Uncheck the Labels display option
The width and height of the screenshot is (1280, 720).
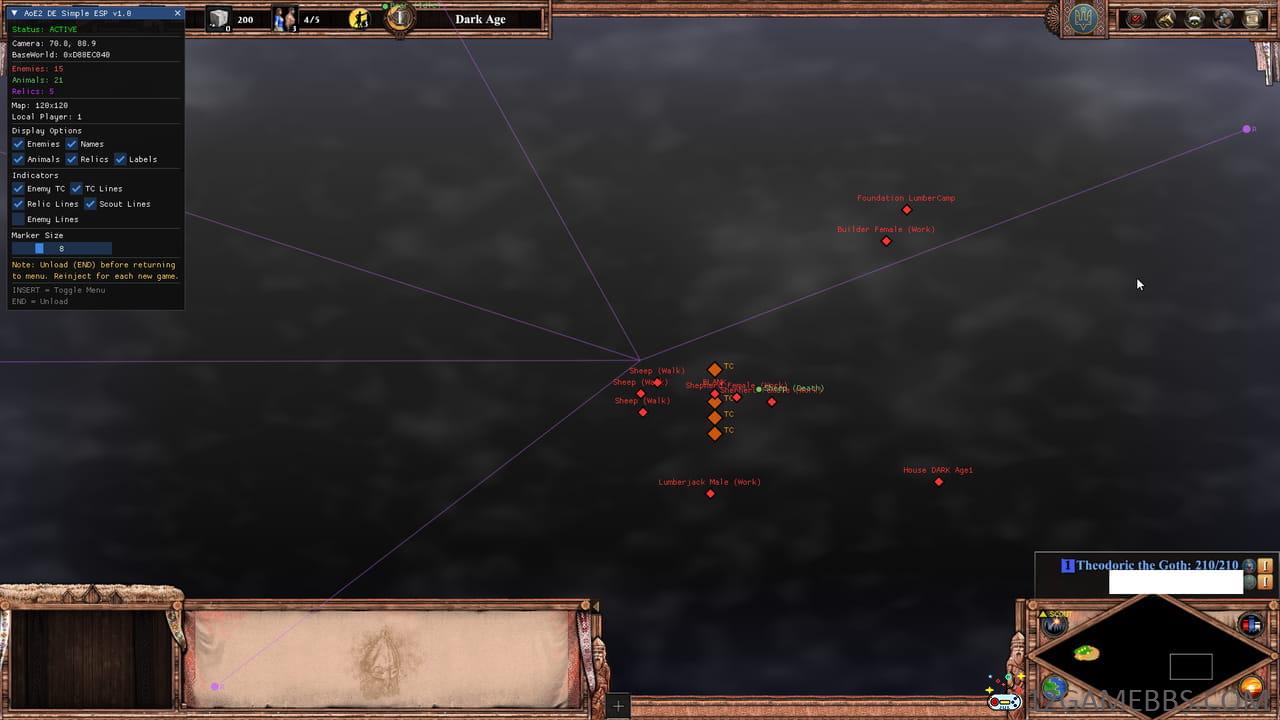point(120,159)
